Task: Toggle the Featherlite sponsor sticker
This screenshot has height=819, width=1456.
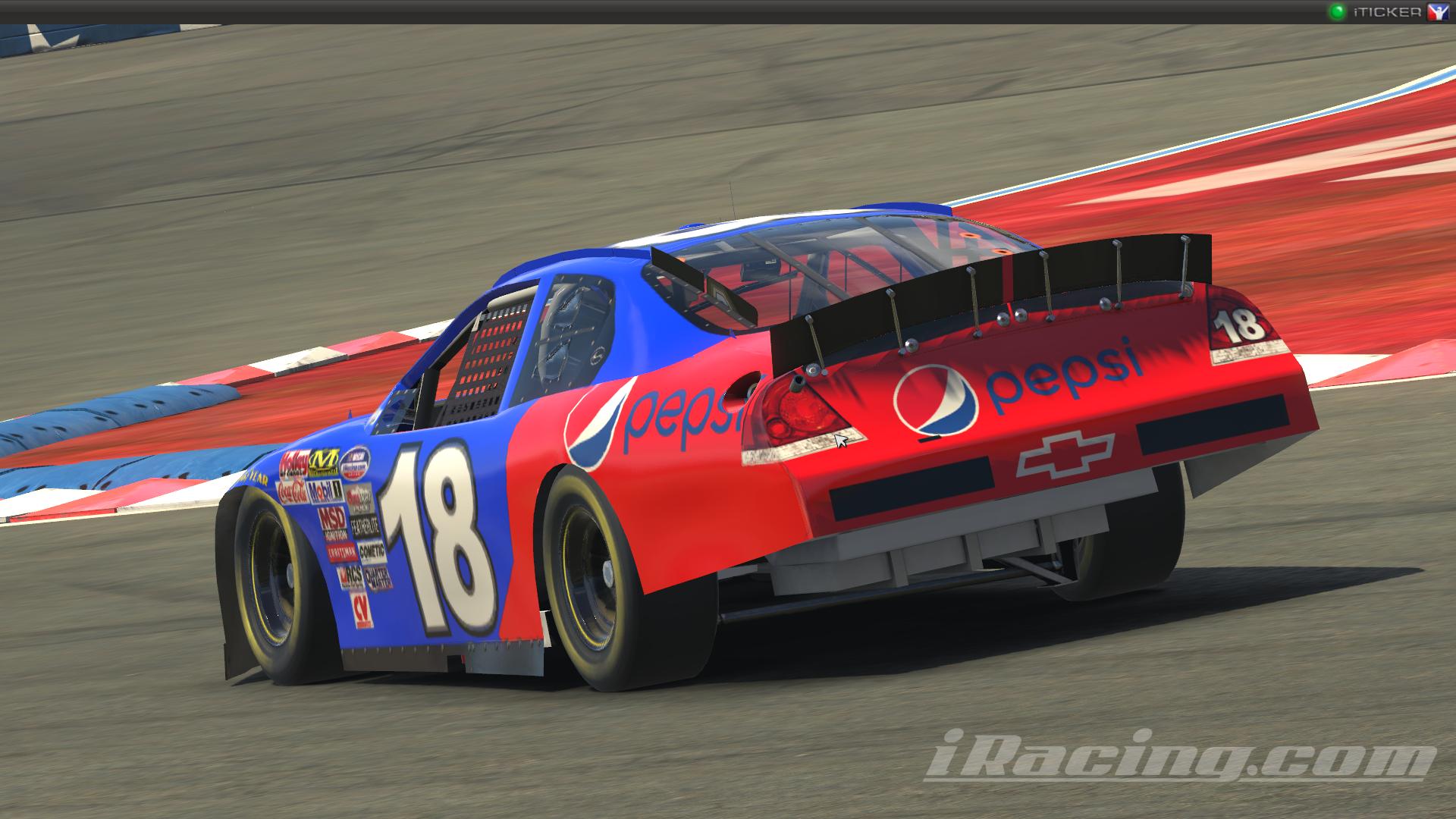Action: pyautogui.click(x=365, y=526)
